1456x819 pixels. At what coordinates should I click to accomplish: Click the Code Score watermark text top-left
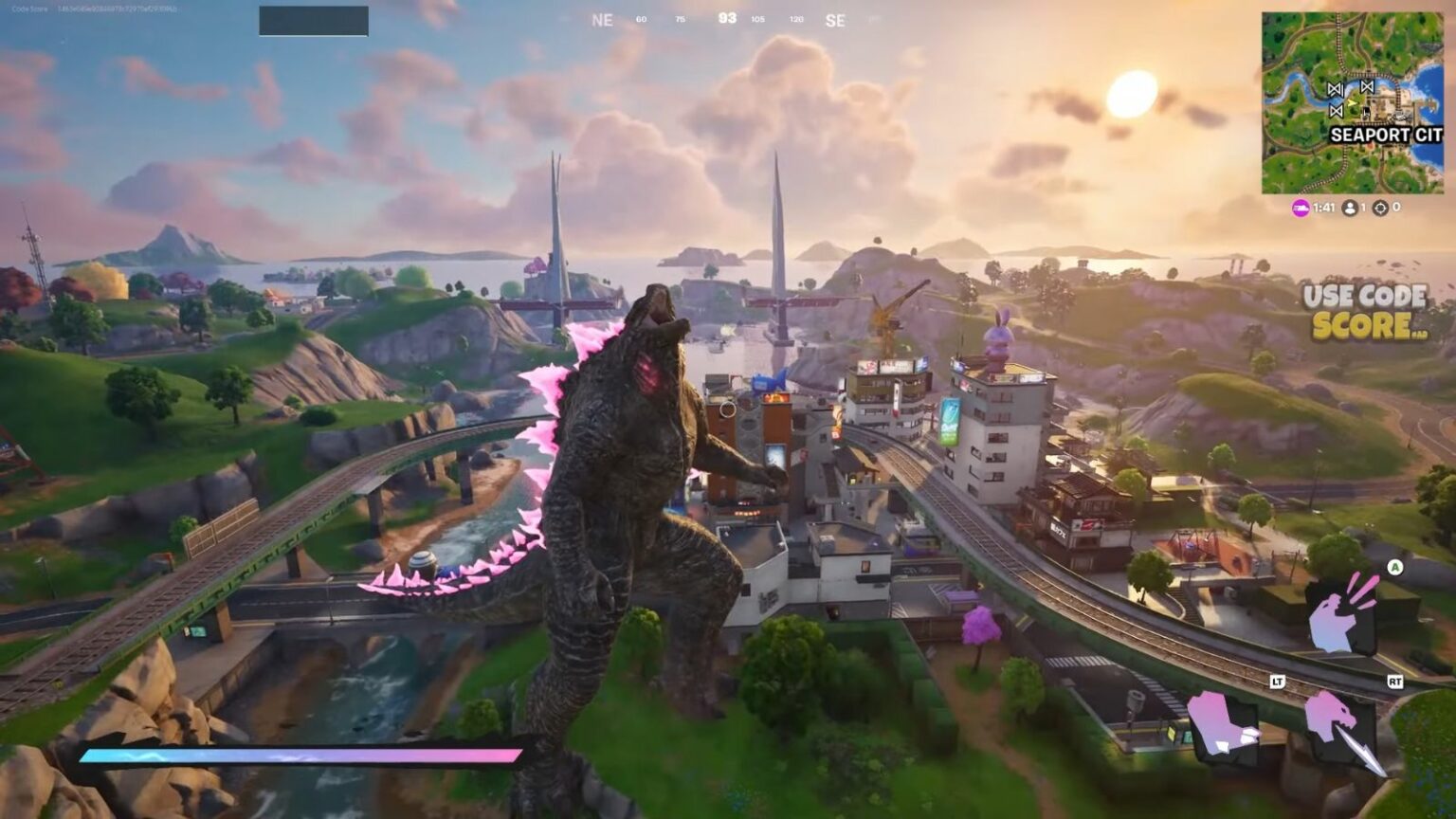pos(28,9)
